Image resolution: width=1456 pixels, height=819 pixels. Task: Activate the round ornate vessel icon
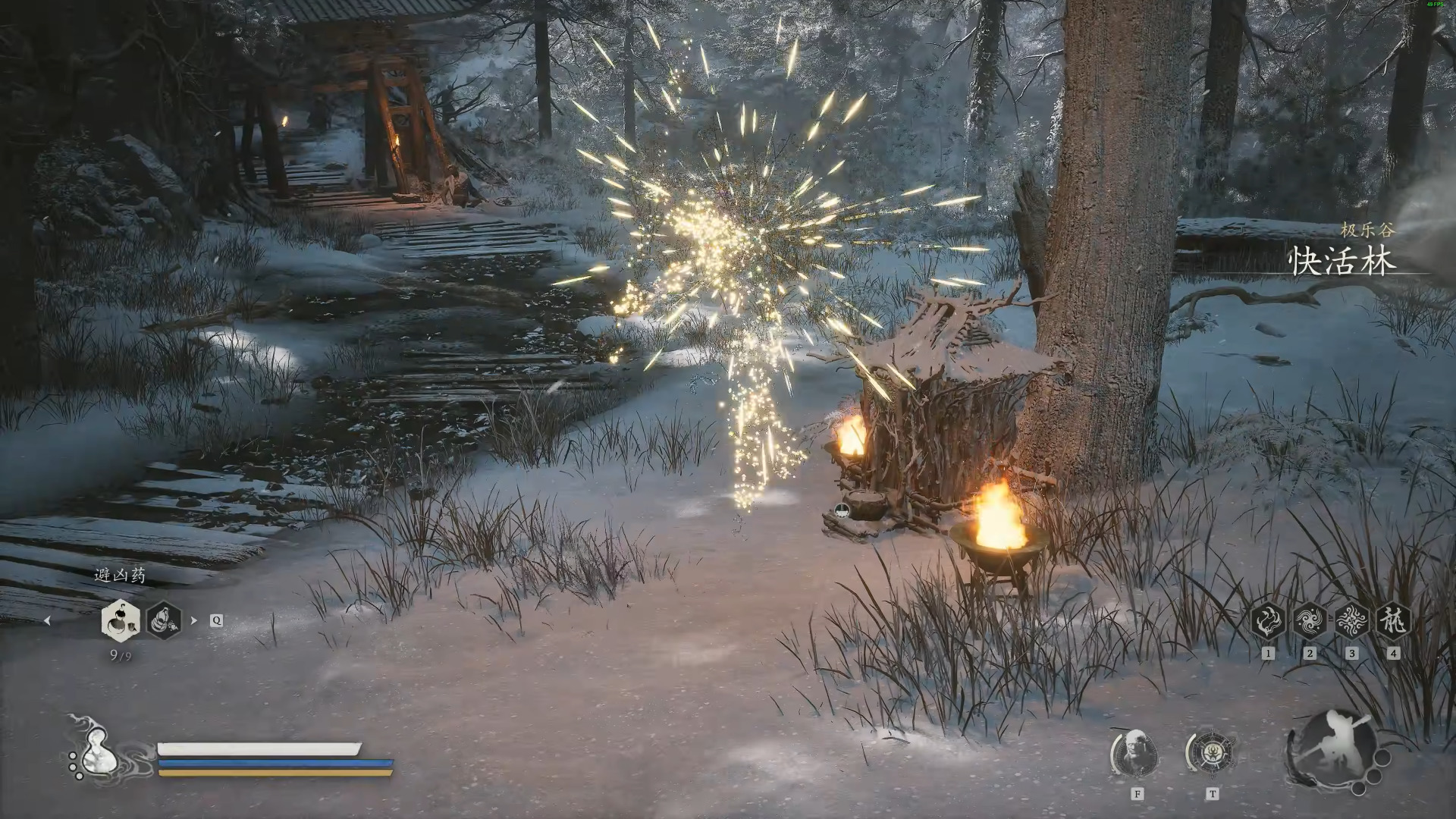point(1211,753)
